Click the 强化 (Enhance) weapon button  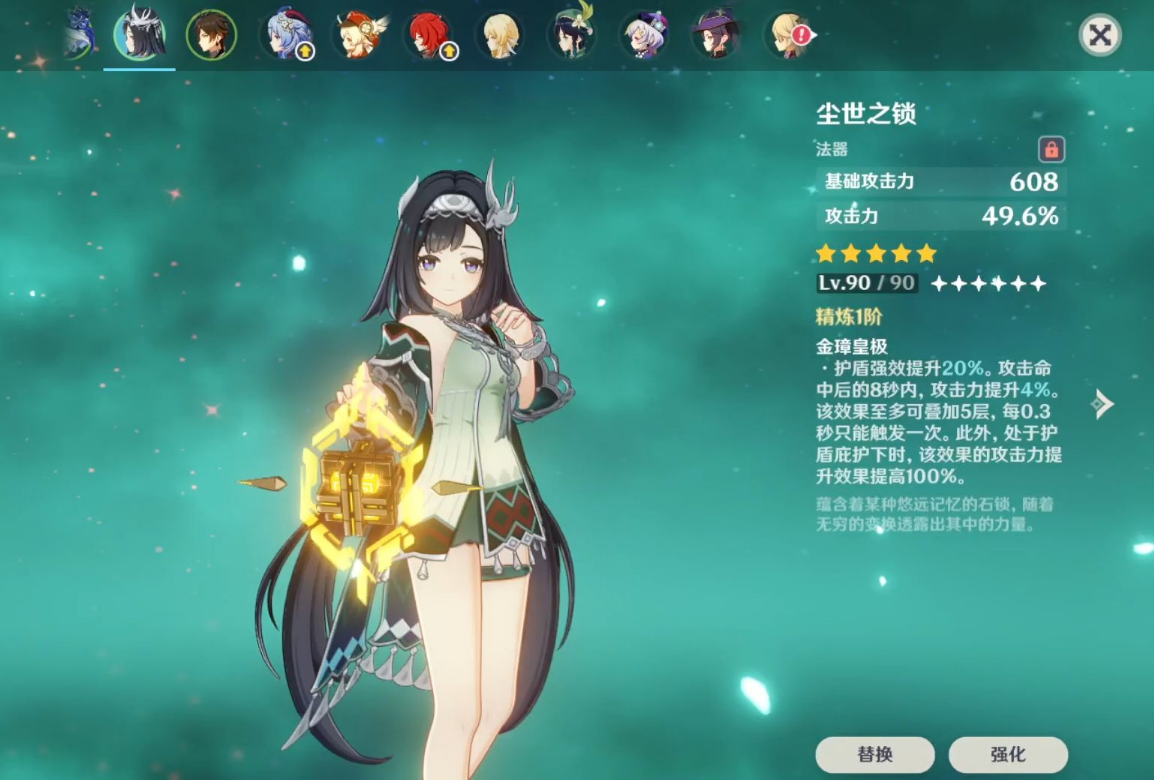tap(1007, 754)
